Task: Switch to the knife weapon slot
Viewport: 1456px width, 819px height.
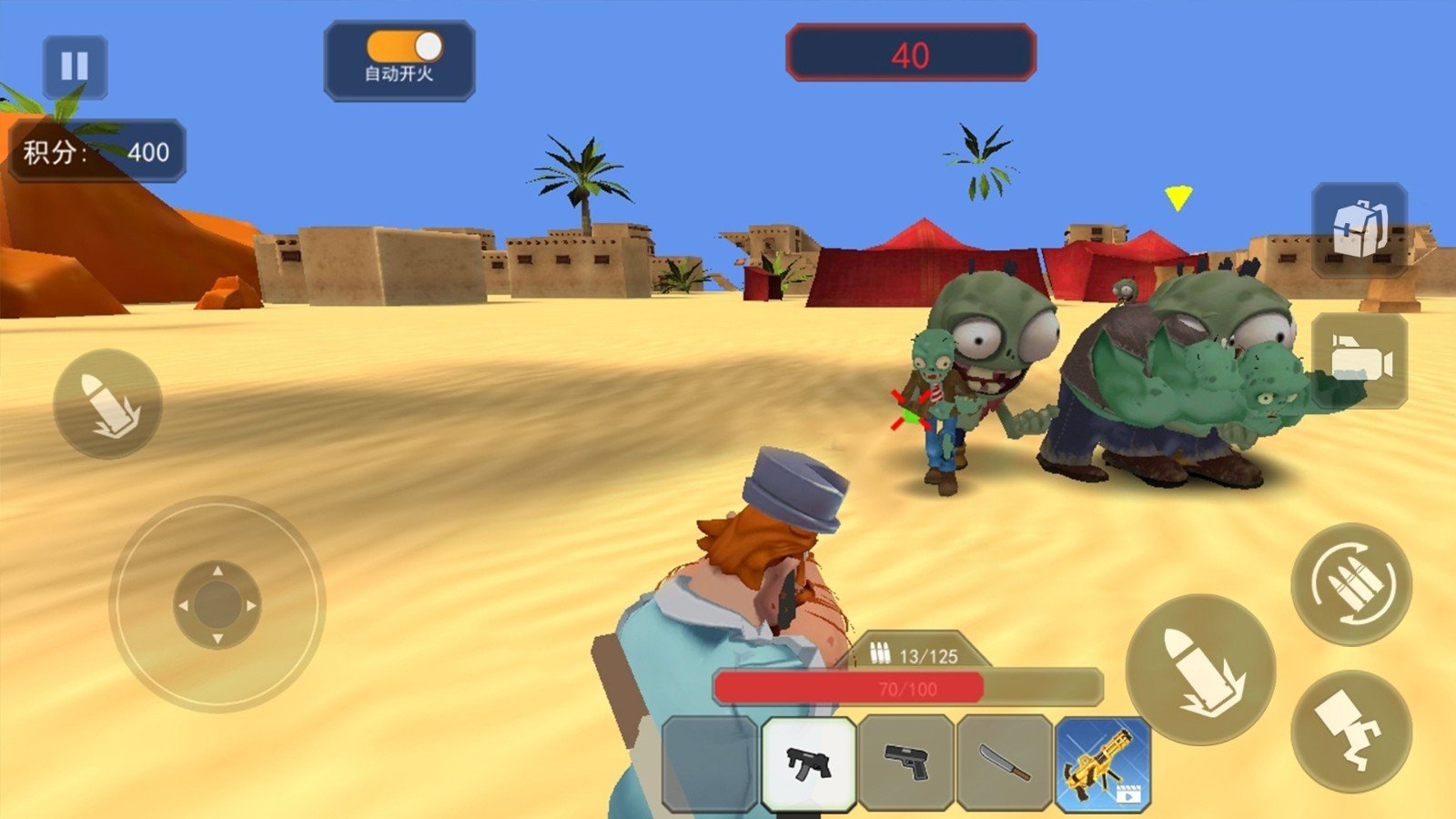Action: (1005, 763)
